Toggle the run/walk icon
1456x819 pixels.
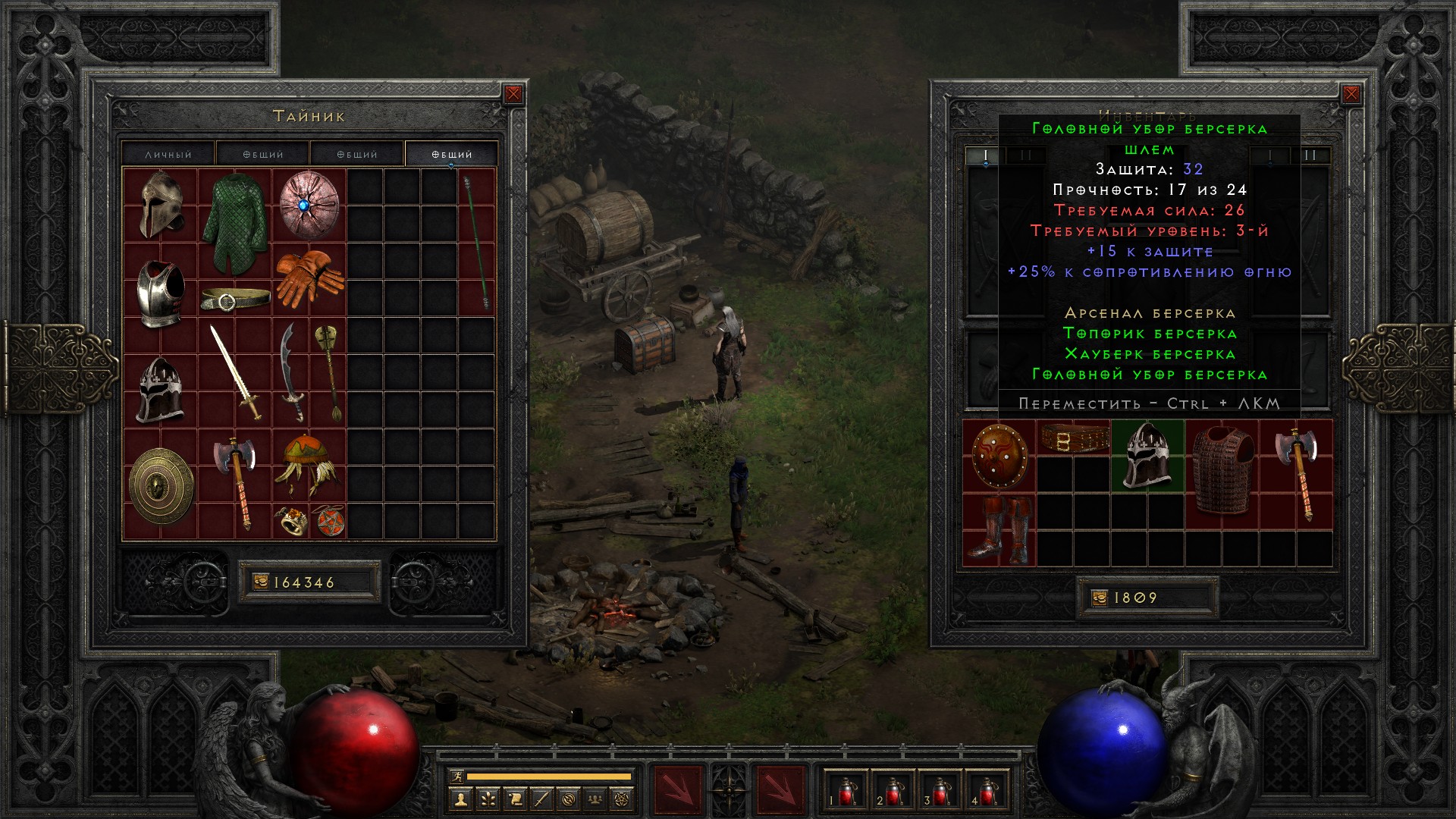click(x=457, y=776)
